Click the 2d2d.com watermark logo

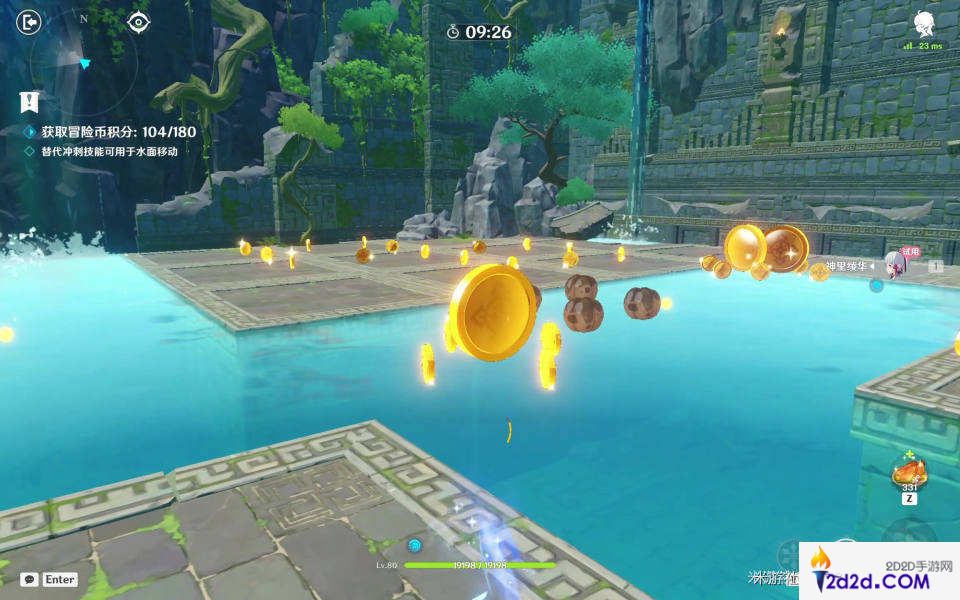(876, 571)
